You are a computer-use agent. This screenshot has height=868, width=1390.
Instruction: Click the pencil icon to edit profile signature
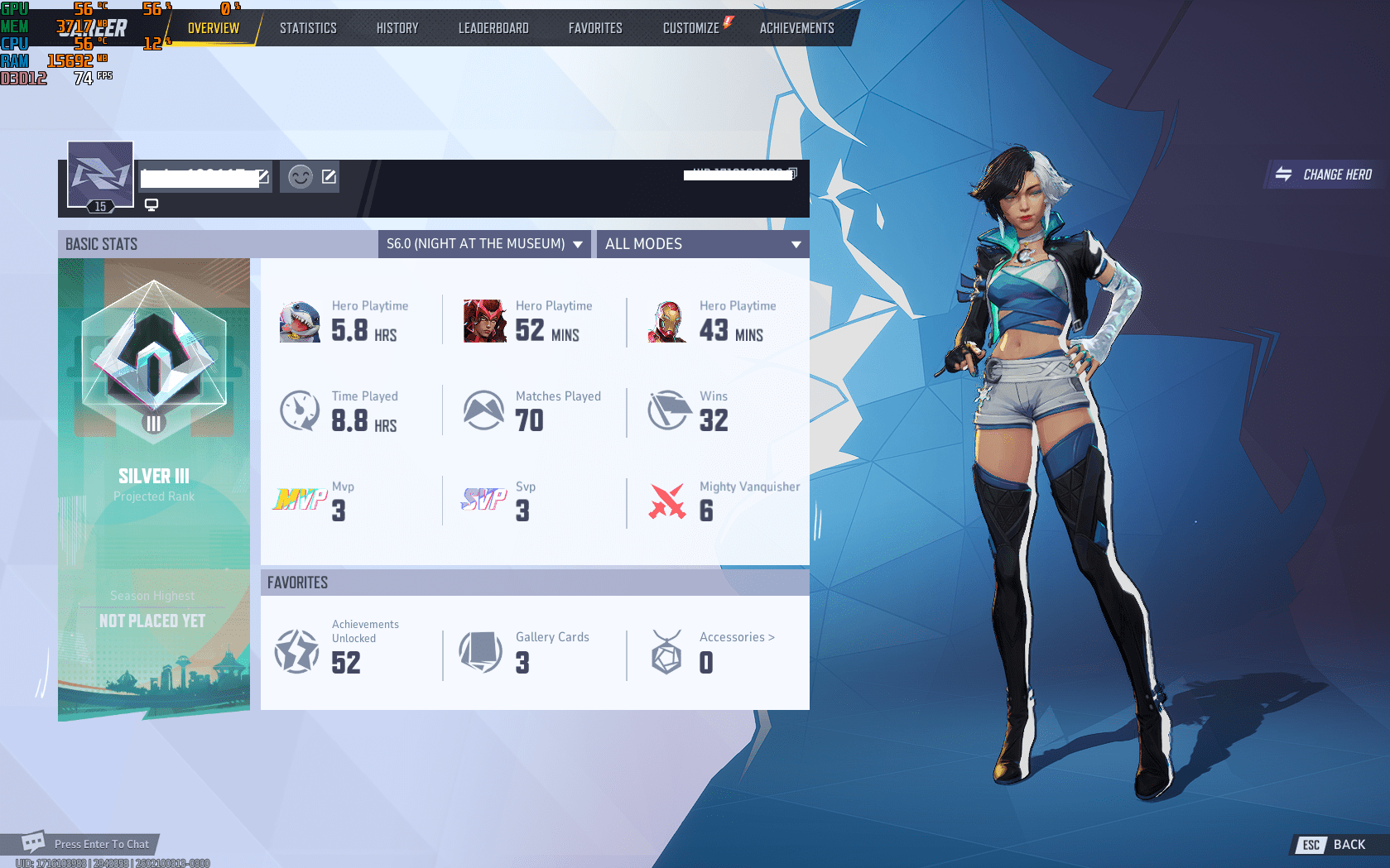pos(329,176)
